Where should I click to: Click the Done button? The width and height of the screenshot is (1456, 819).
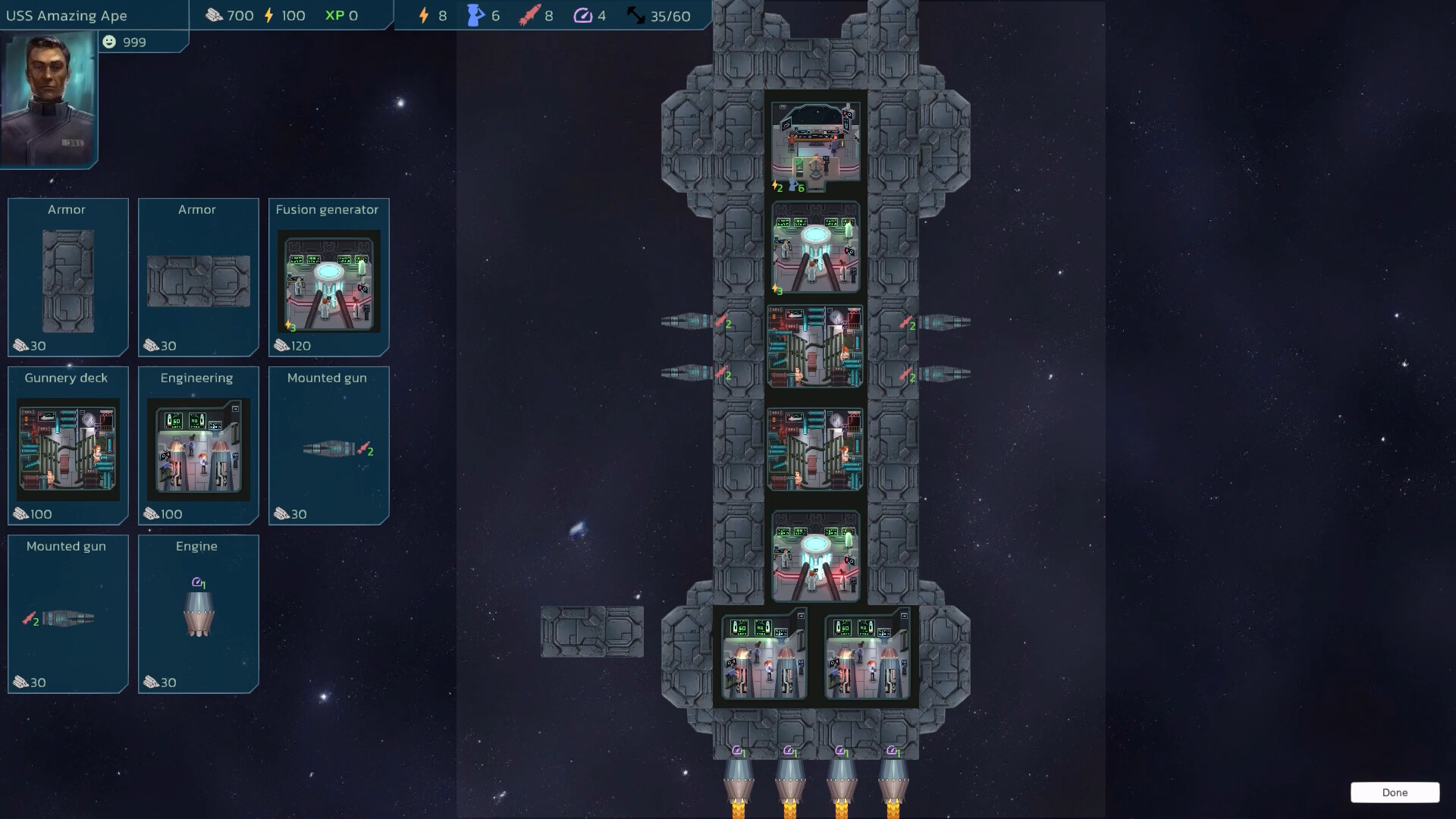pos(1395,792)
